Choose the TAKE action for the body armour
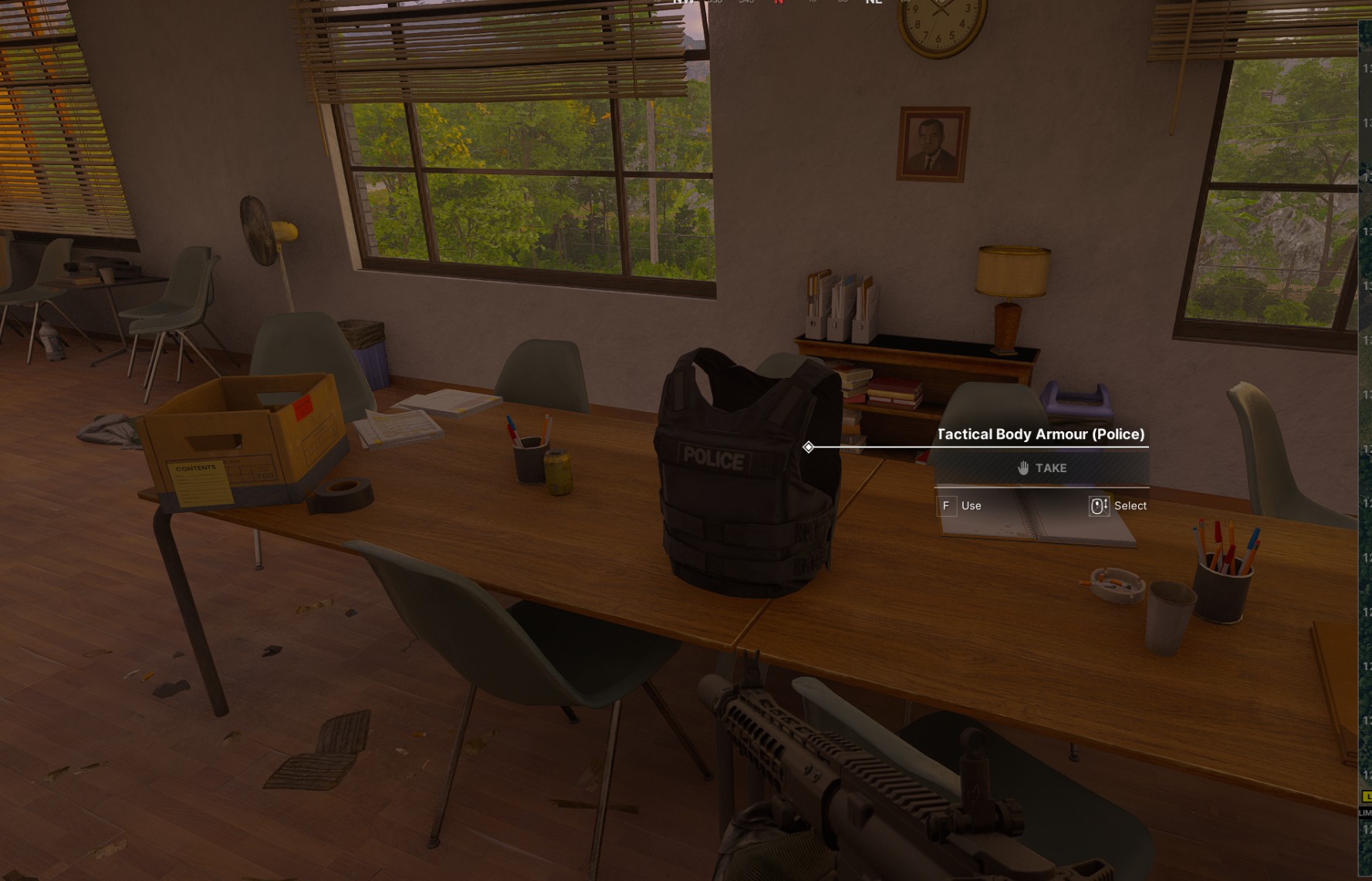1372x881 pixels. (x=1042, y=468)
